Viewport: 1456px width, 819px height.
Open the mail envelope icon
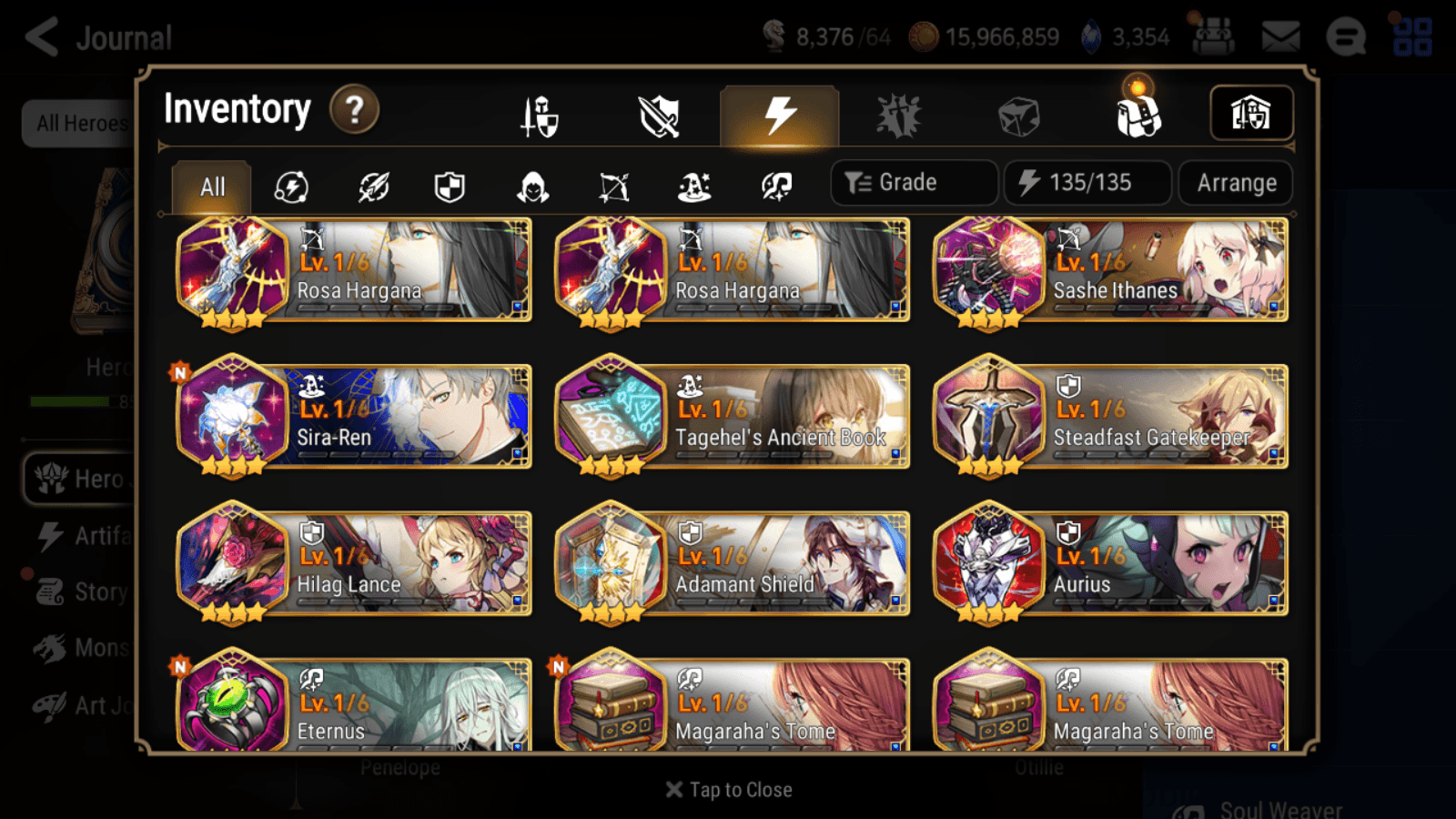[x=1281, y=35]
